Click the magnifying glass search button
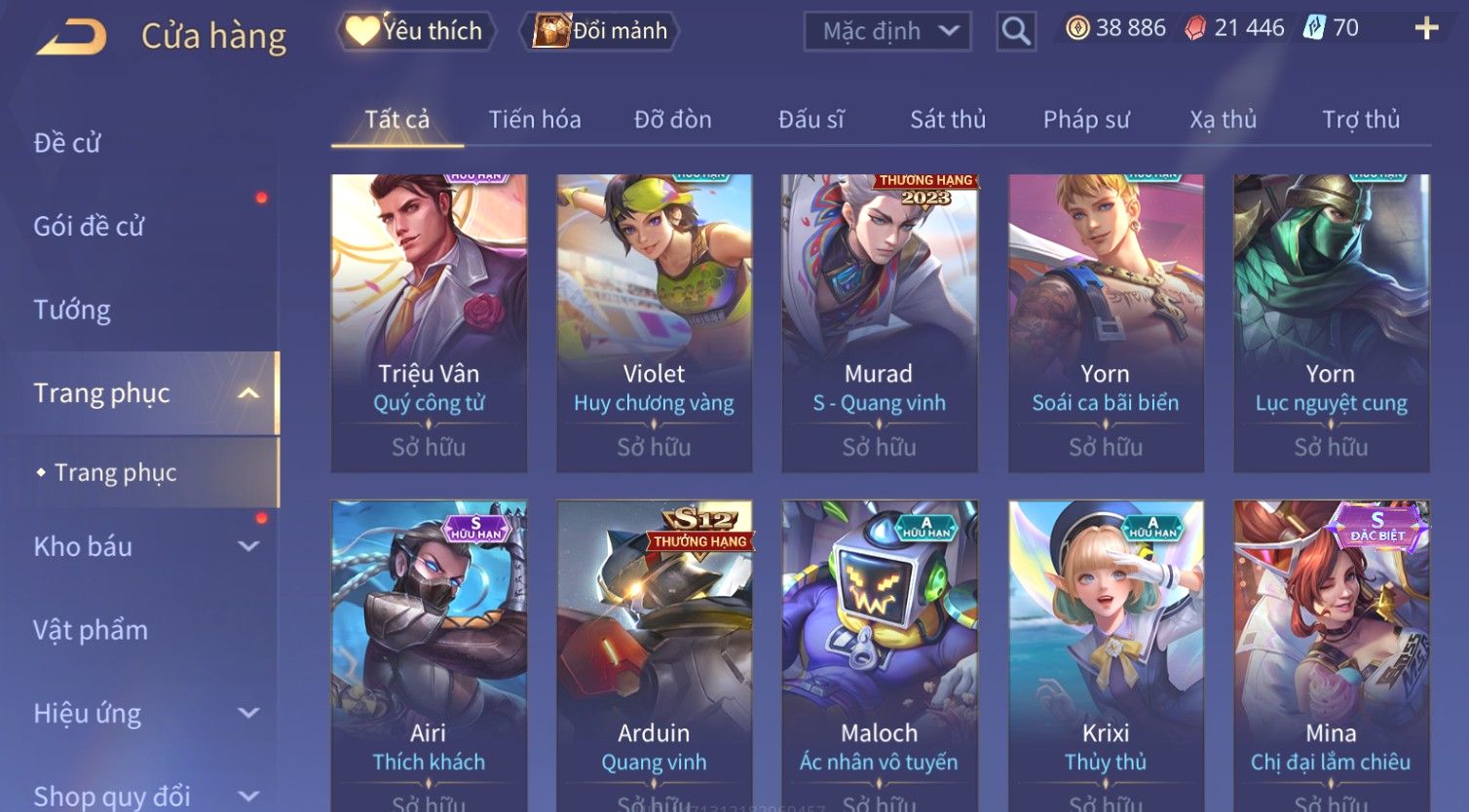Screen dimensions: 1469x812 1016,31
